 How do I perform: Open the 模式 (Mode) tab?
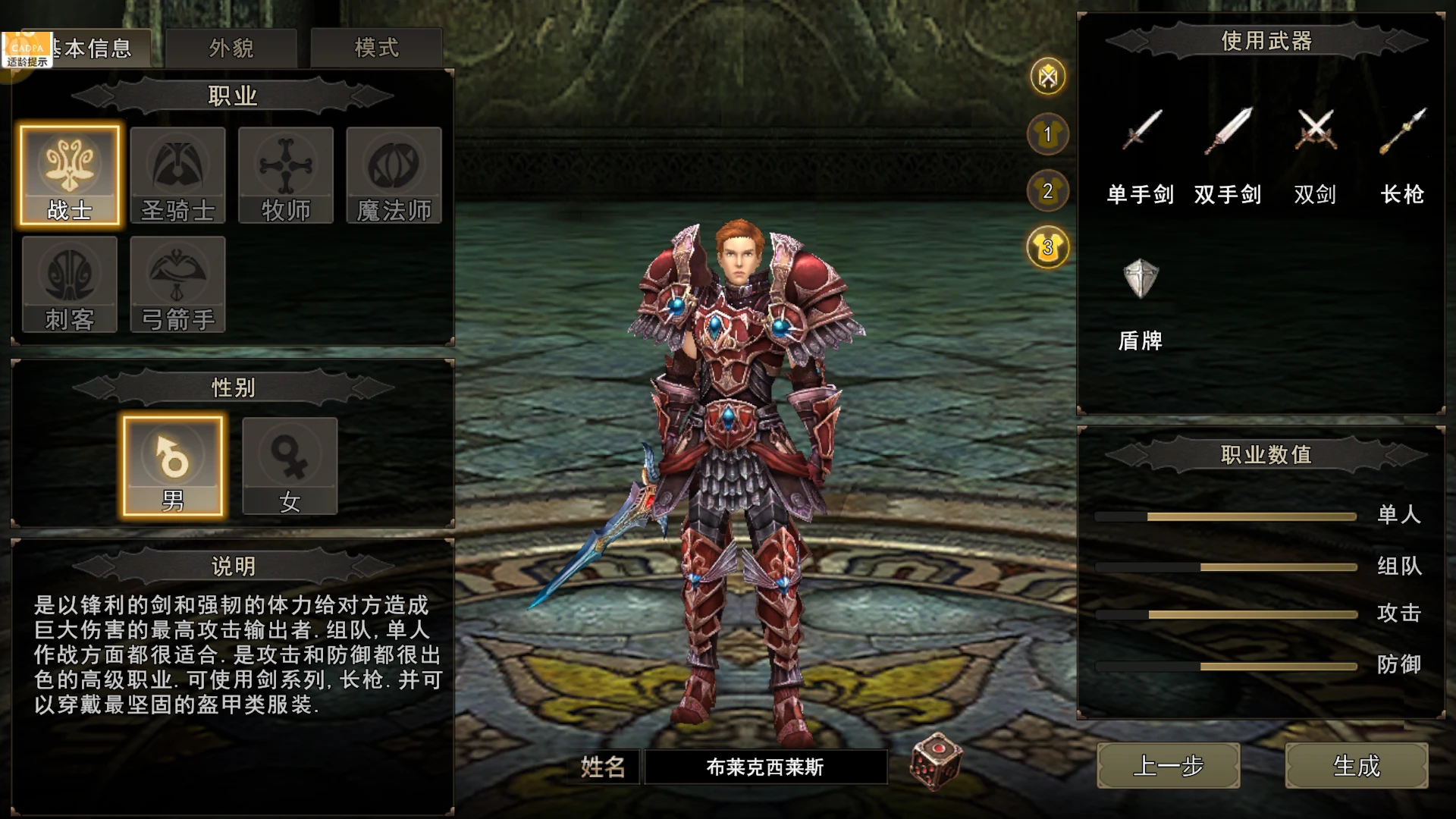point(375,47)
